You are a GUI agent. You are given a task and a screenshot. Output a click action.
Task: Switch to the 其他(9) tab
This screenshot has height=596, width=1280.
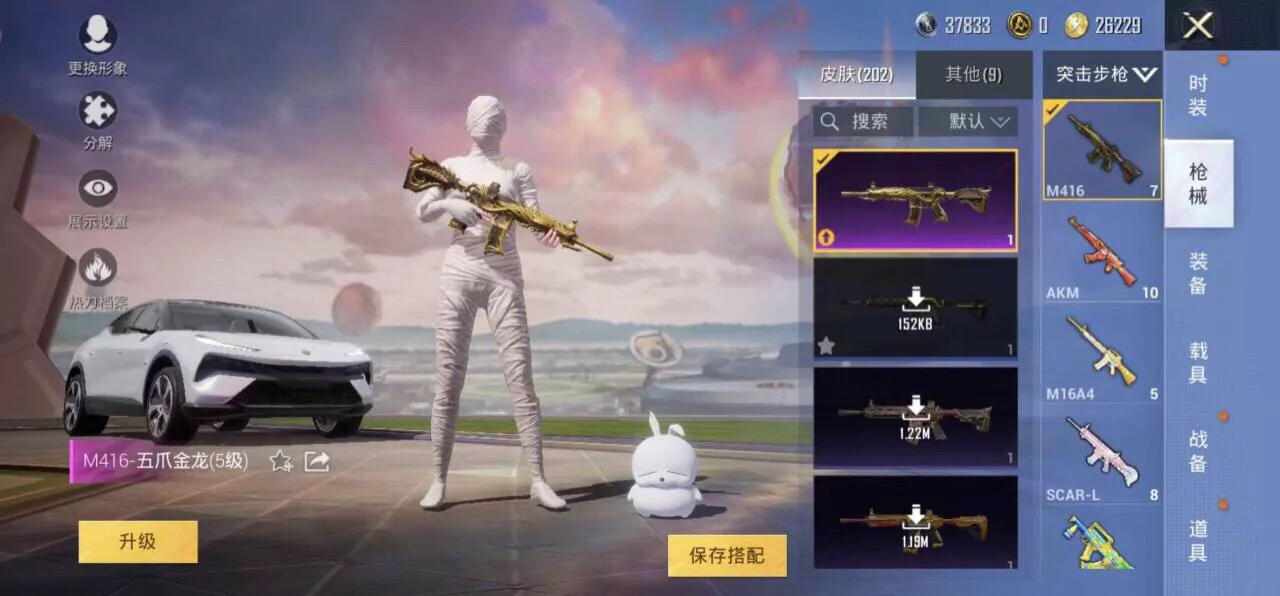pos(973,75)
